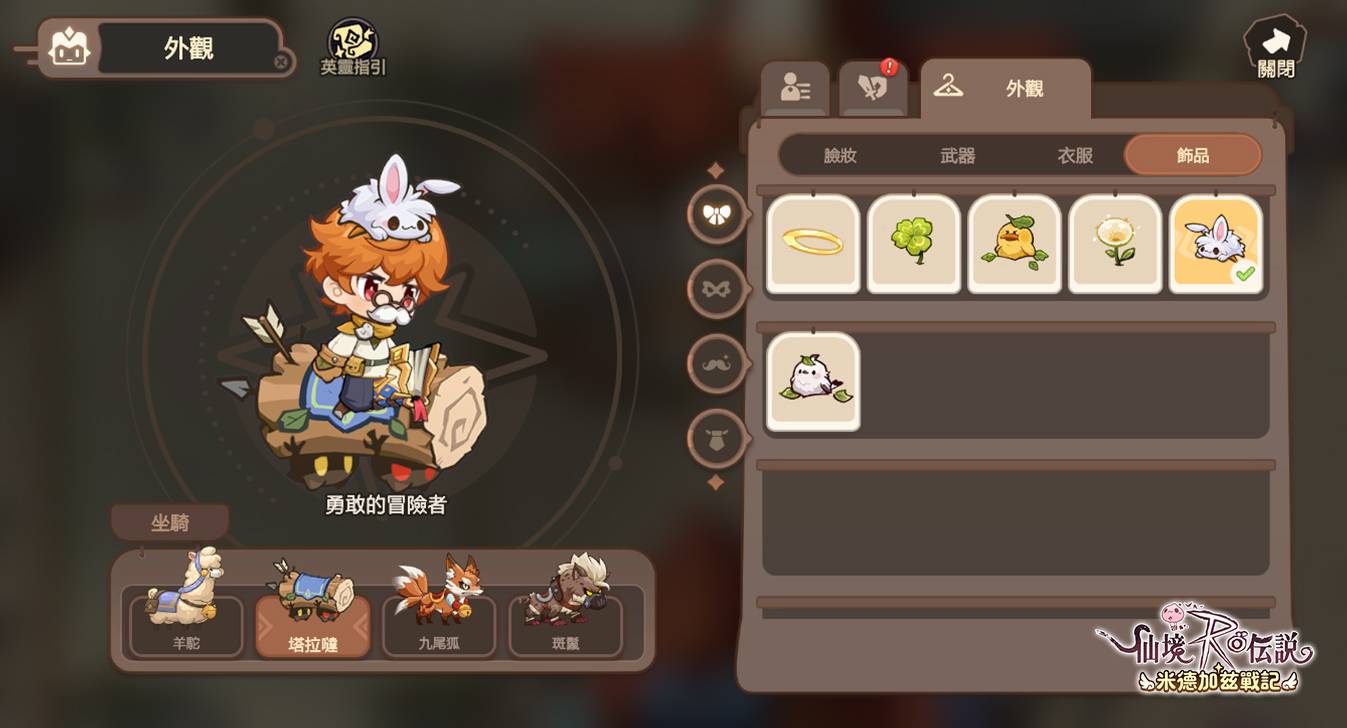Close the appearance screen
The image size is (1347, 728).
(1274, 46)
